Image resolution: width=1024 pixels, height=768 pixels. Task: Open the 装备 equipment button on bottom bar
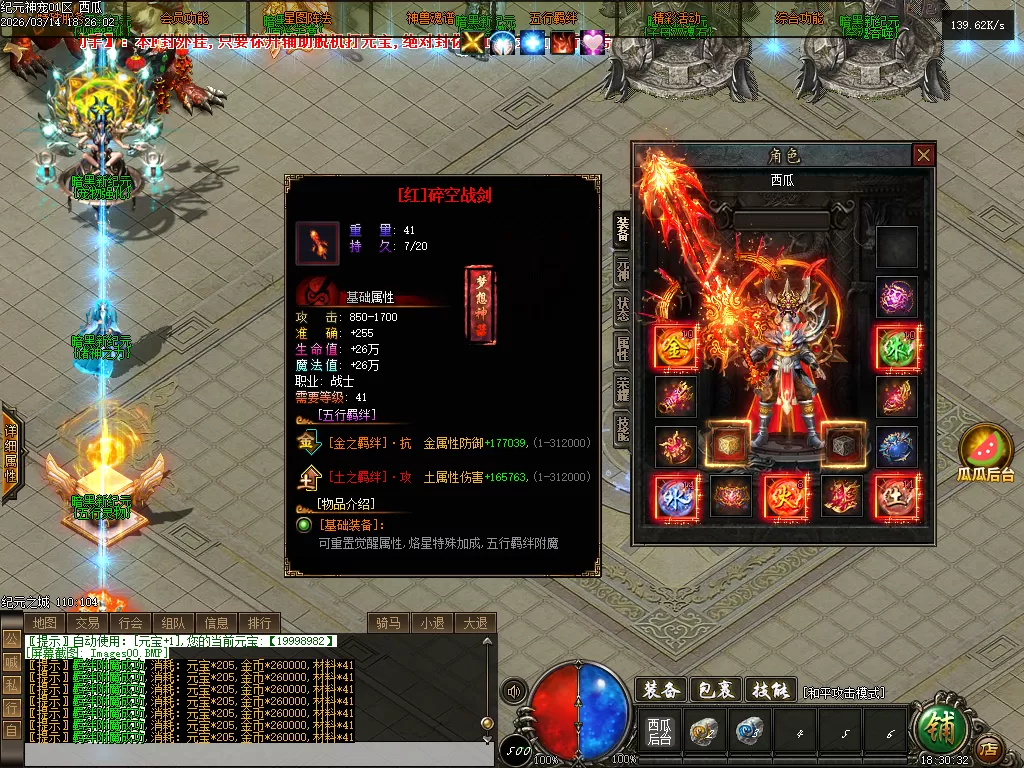[x=661, y=690]
